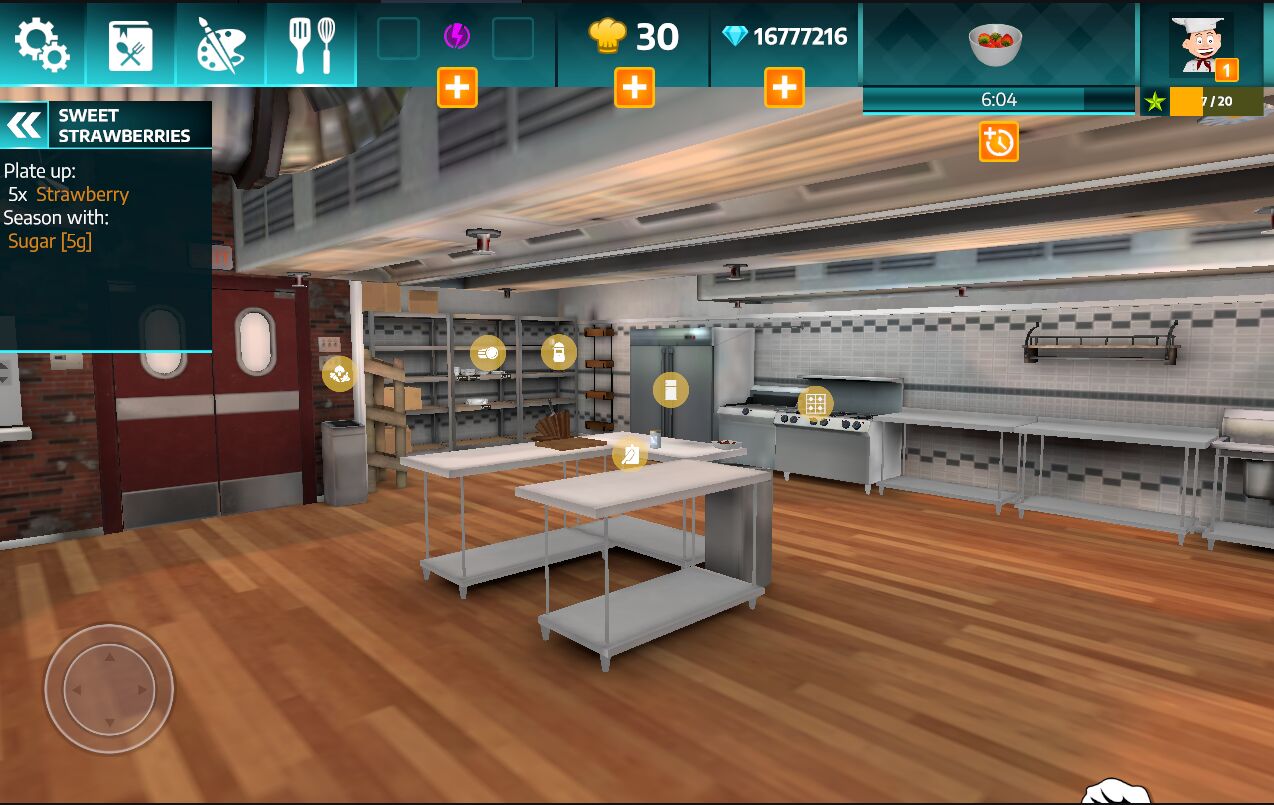Collapse the Sweet Strawberries recipe panel

(x=24, y=125)
